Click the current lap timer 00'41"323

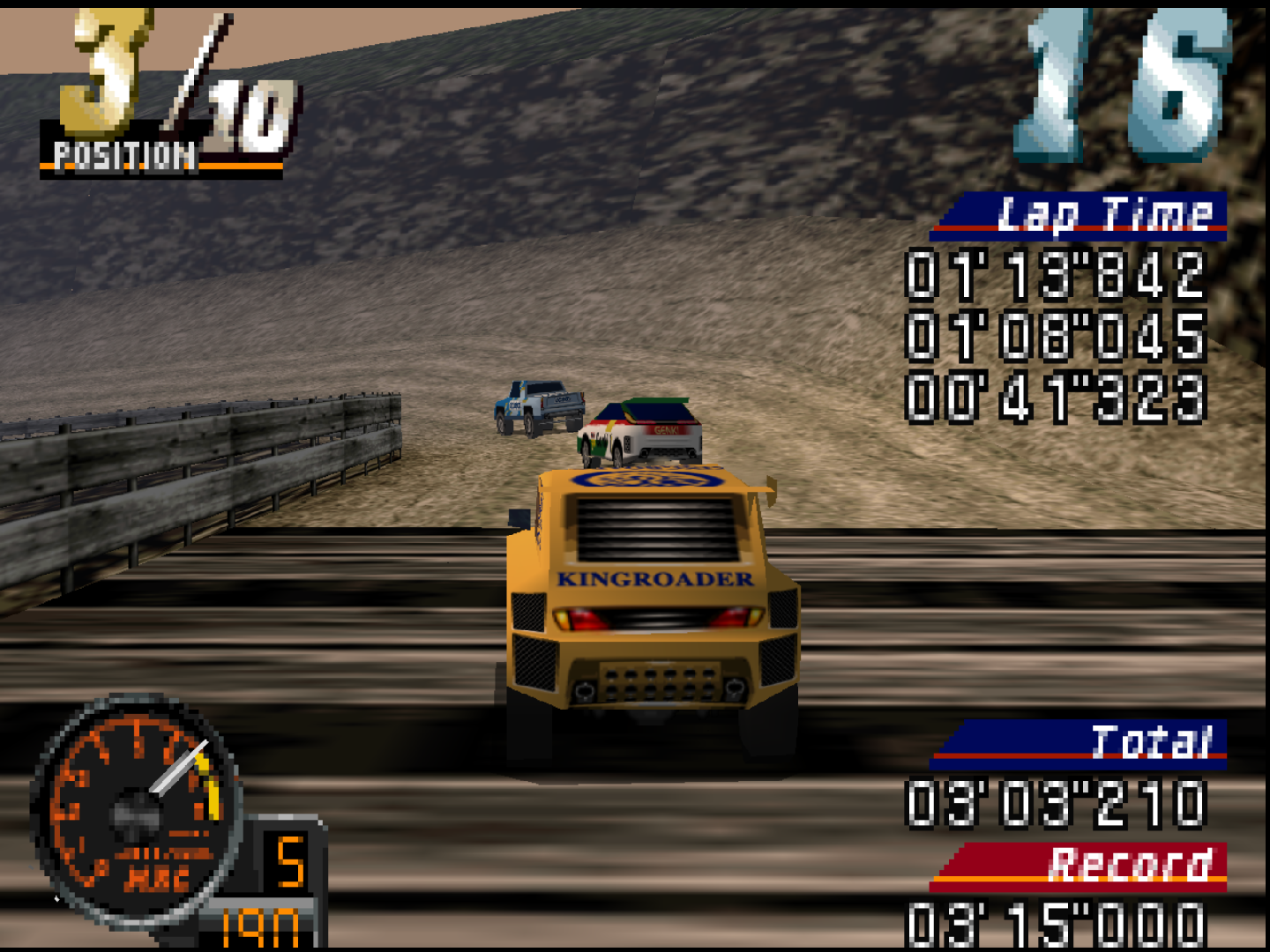(1054, 397)
